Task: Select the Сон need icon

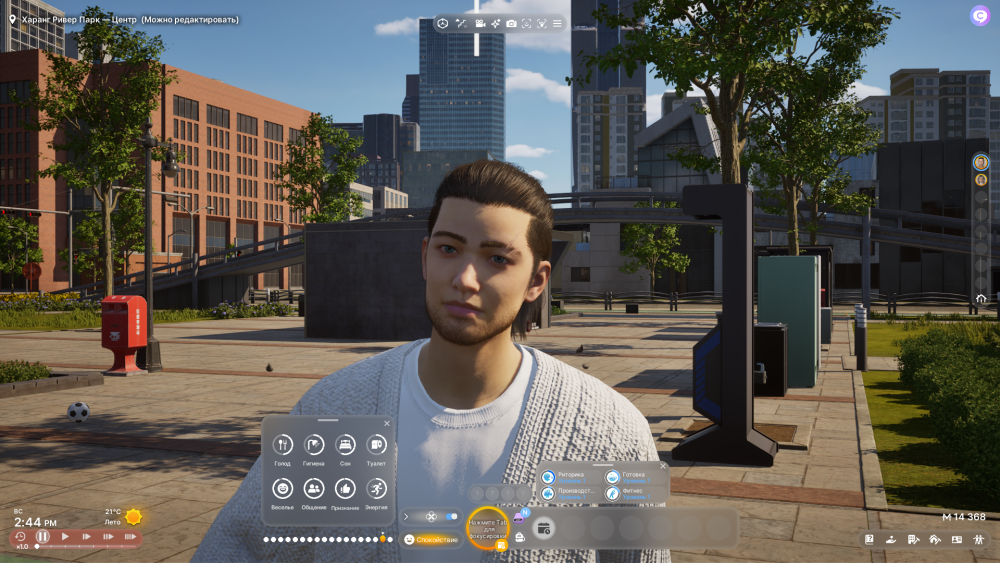Action: point(345,445)
